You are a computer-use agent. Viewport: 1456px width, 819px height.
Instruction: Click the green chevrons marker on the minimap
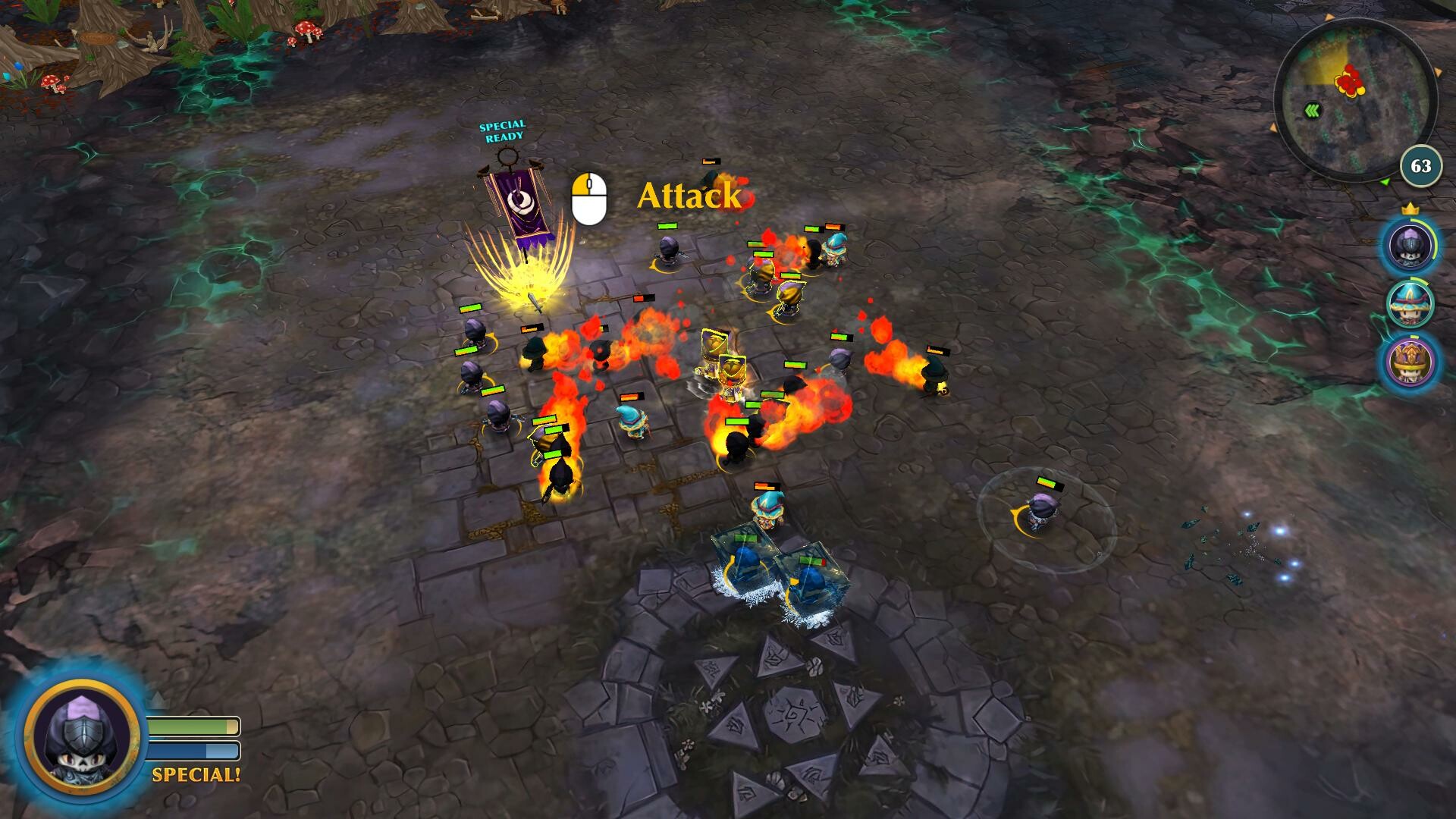(1313, 109)
